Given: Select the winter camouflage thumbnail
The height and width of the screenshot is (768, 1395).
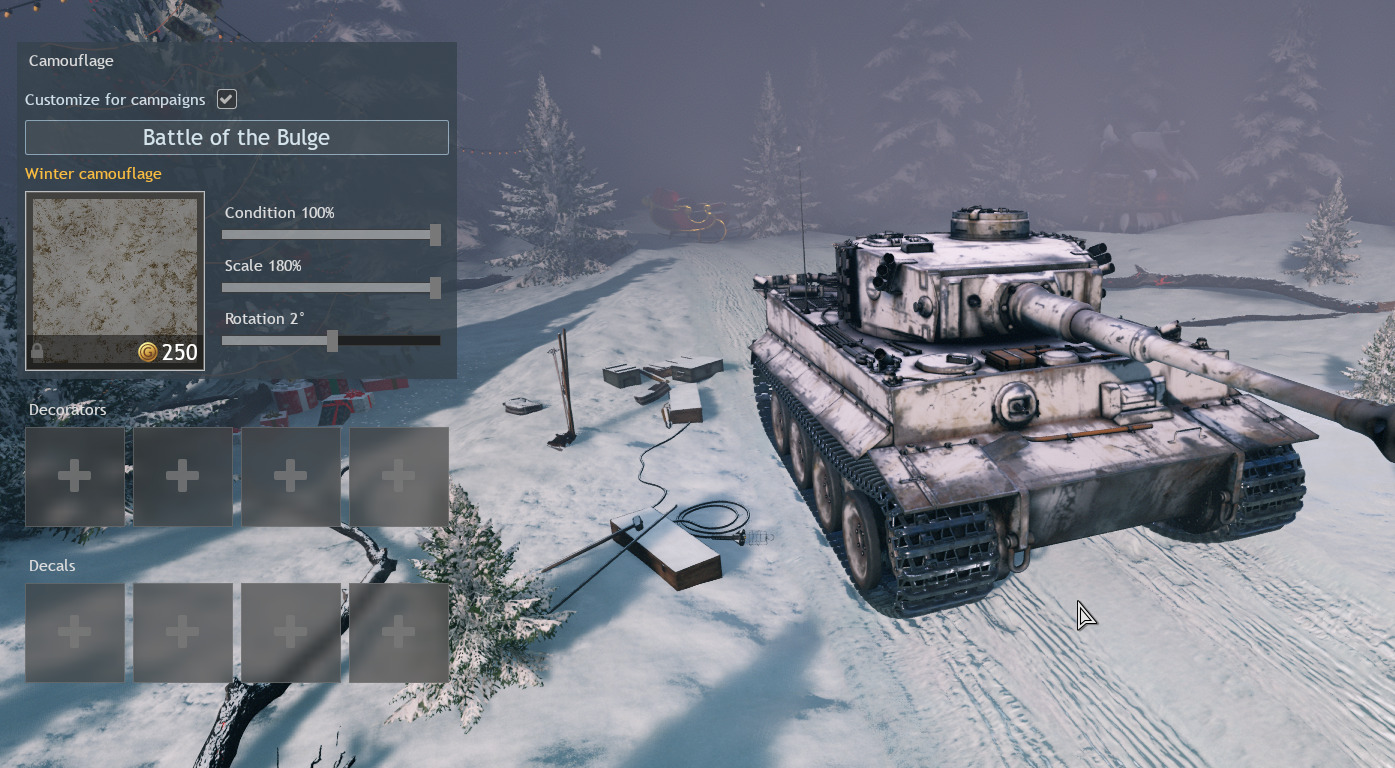Looking at the screenshot, I should coord(115,280).
